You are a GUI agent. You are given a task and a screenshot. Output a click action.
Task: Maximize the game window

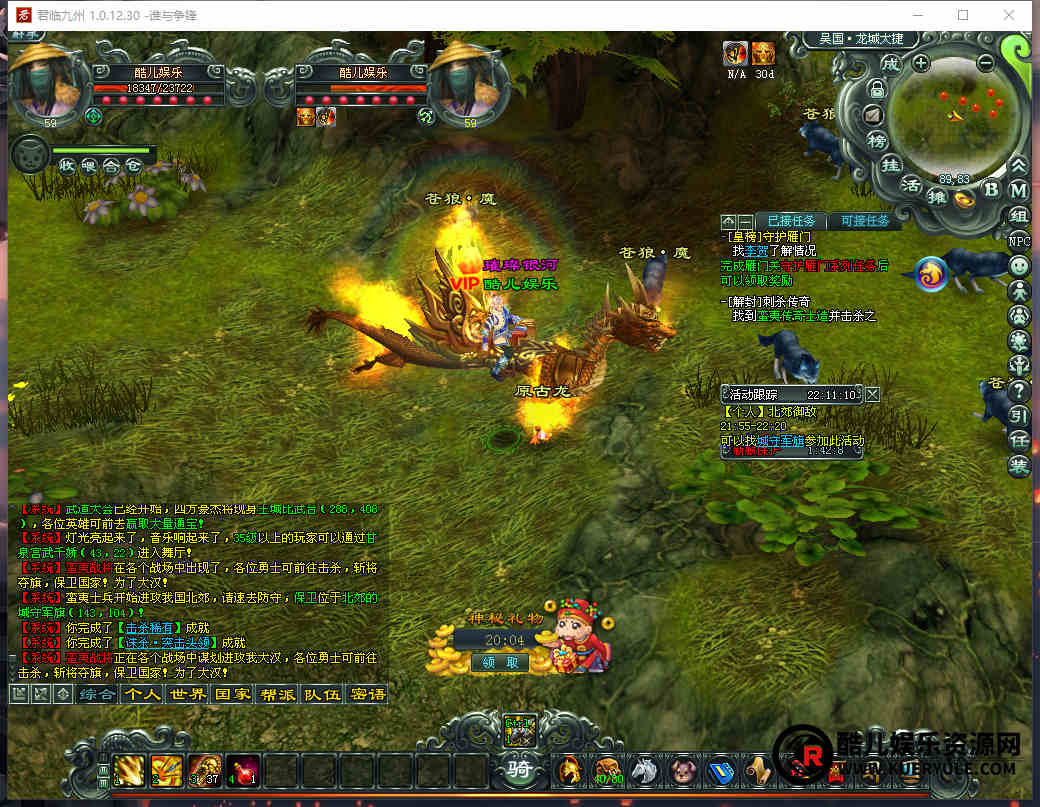point(963,15)
